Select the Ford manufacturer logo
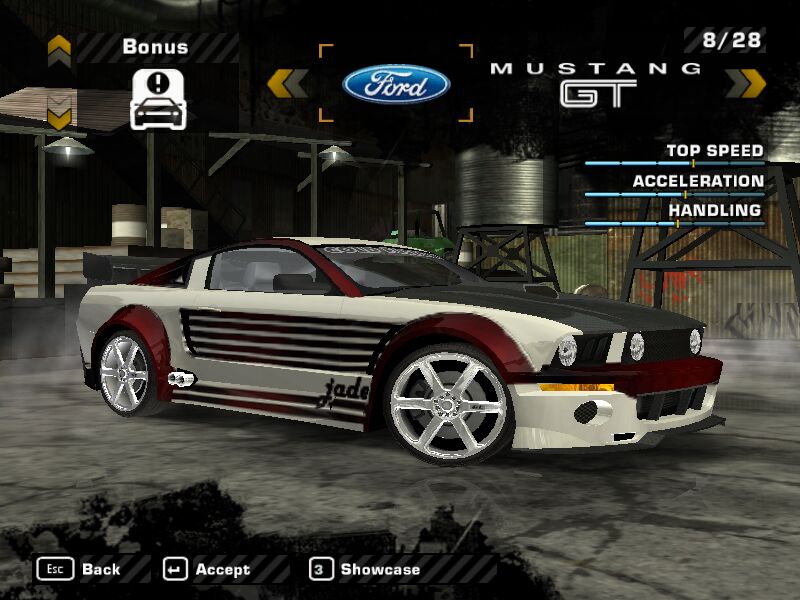800x600 pixels. (396, 84)
